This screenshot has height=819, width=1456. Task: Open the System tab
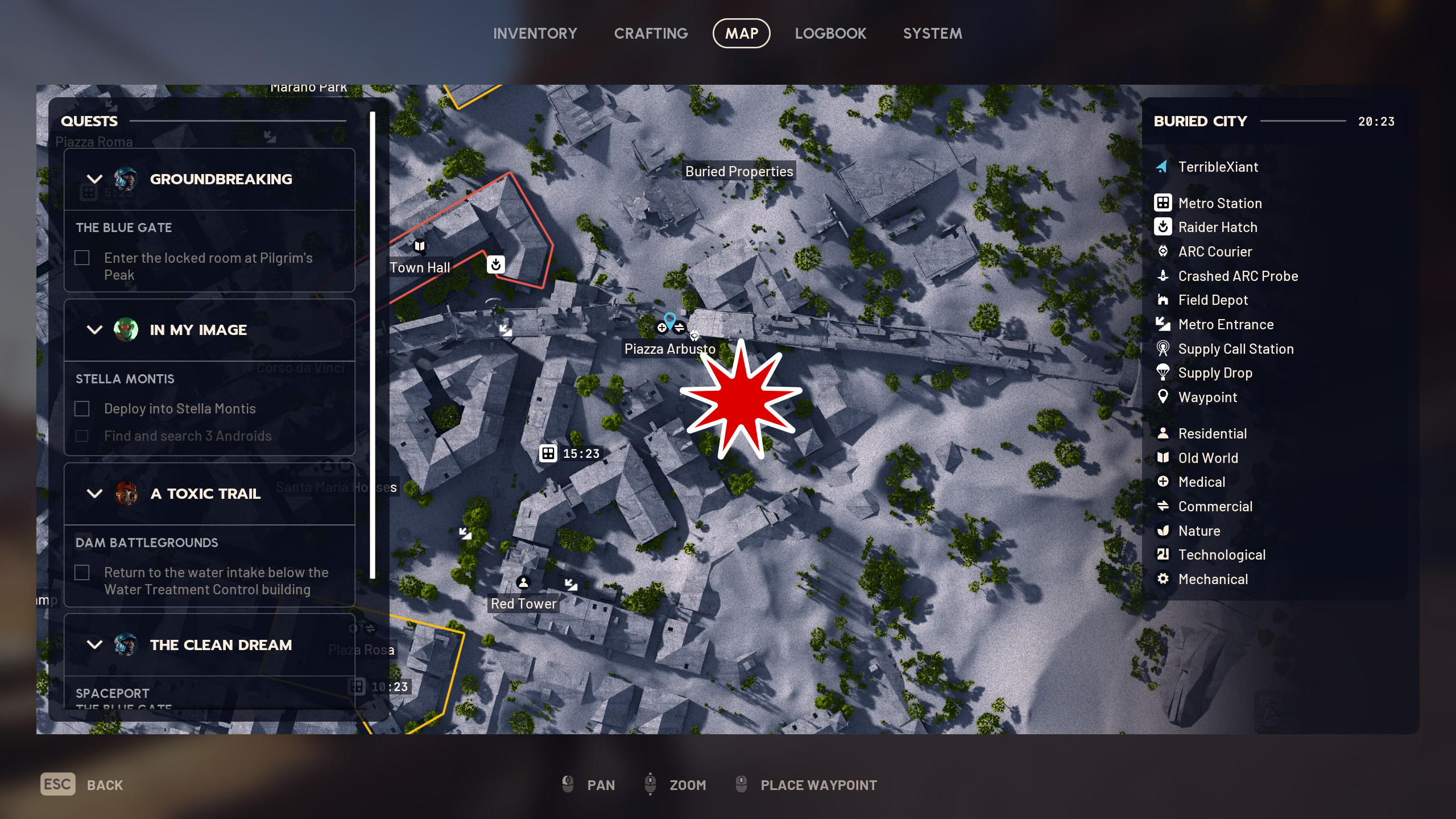(932, 34)
